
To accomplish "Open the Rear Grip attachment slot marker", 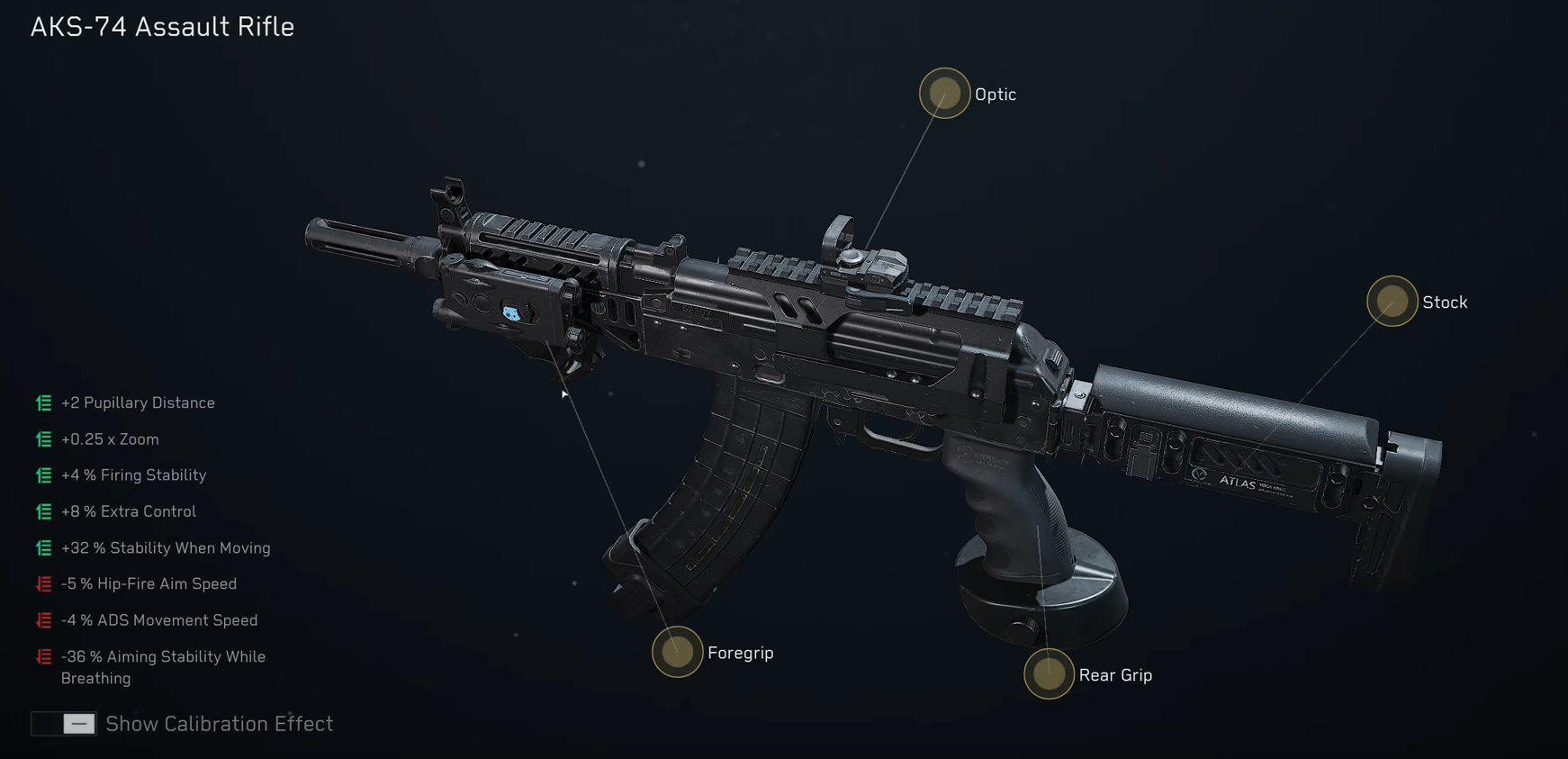I will pos(1048,674).
